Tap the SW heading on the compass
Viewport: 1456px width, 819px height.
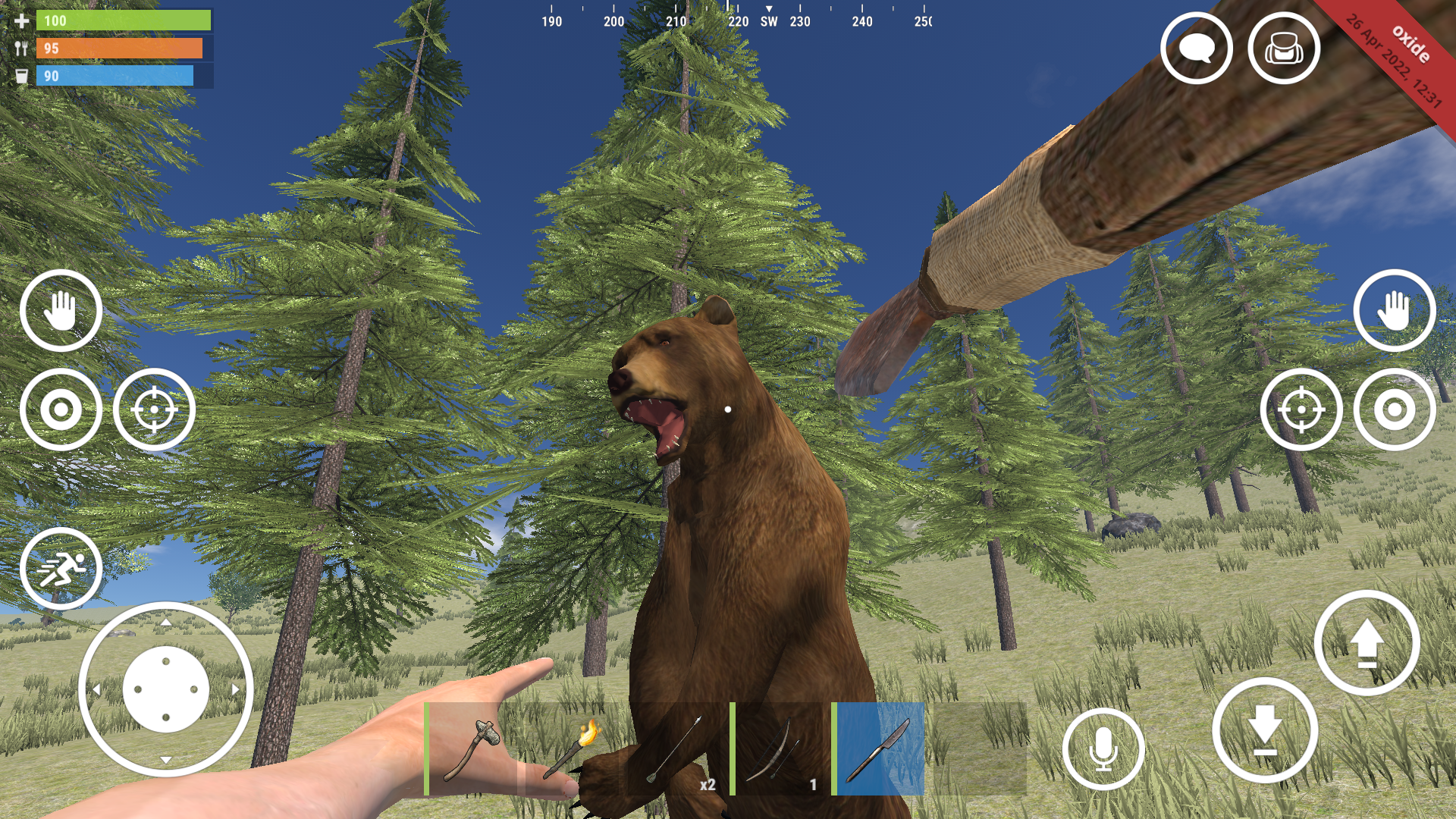[767, 22]
